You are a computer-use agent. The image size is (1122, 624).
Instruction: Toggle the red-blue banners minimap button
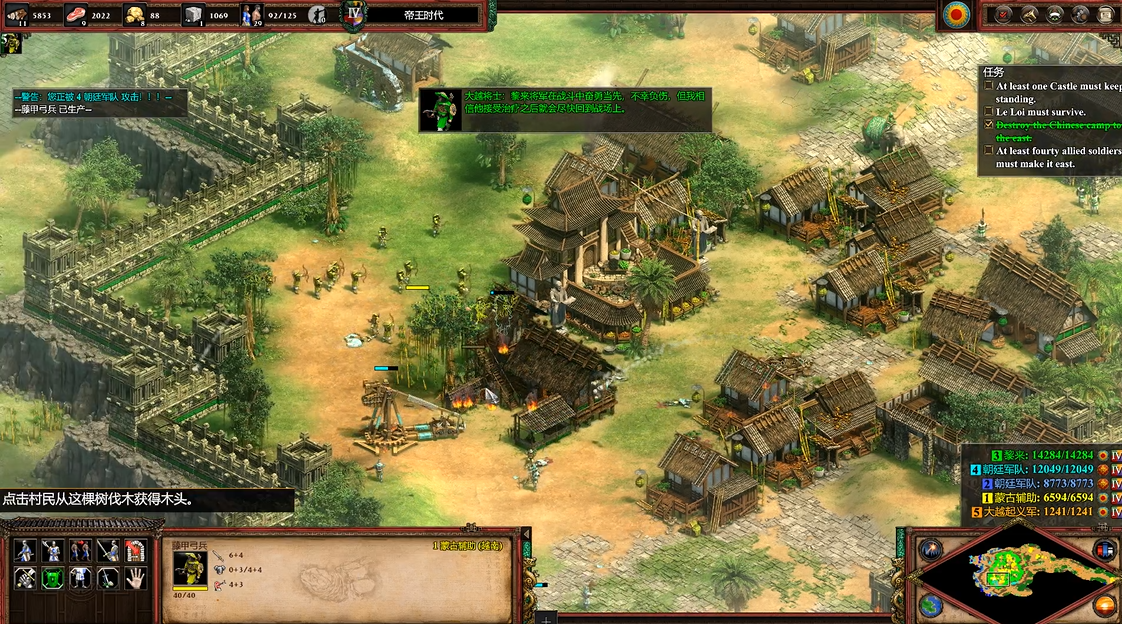click(x=1104, y=549)
